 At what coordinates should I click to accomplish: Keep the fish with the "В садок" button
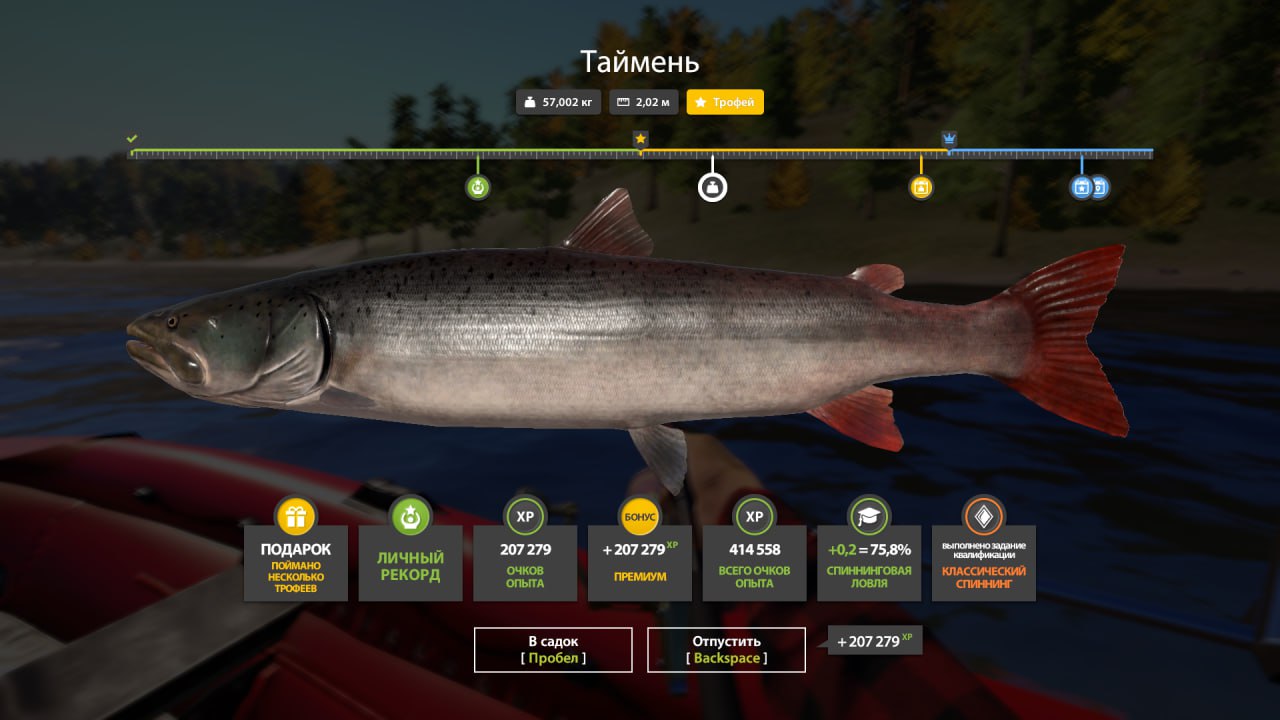pyautogui.click(x=553, y=650)
